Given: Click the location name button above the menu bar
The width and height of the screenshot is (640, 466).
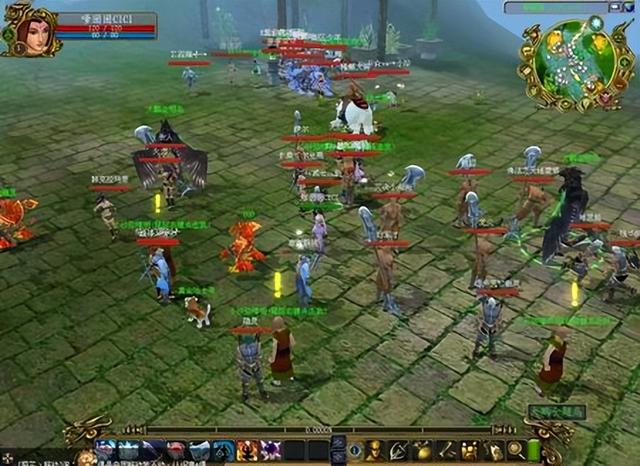Looking at the screenshot, I should coord(556,411).
